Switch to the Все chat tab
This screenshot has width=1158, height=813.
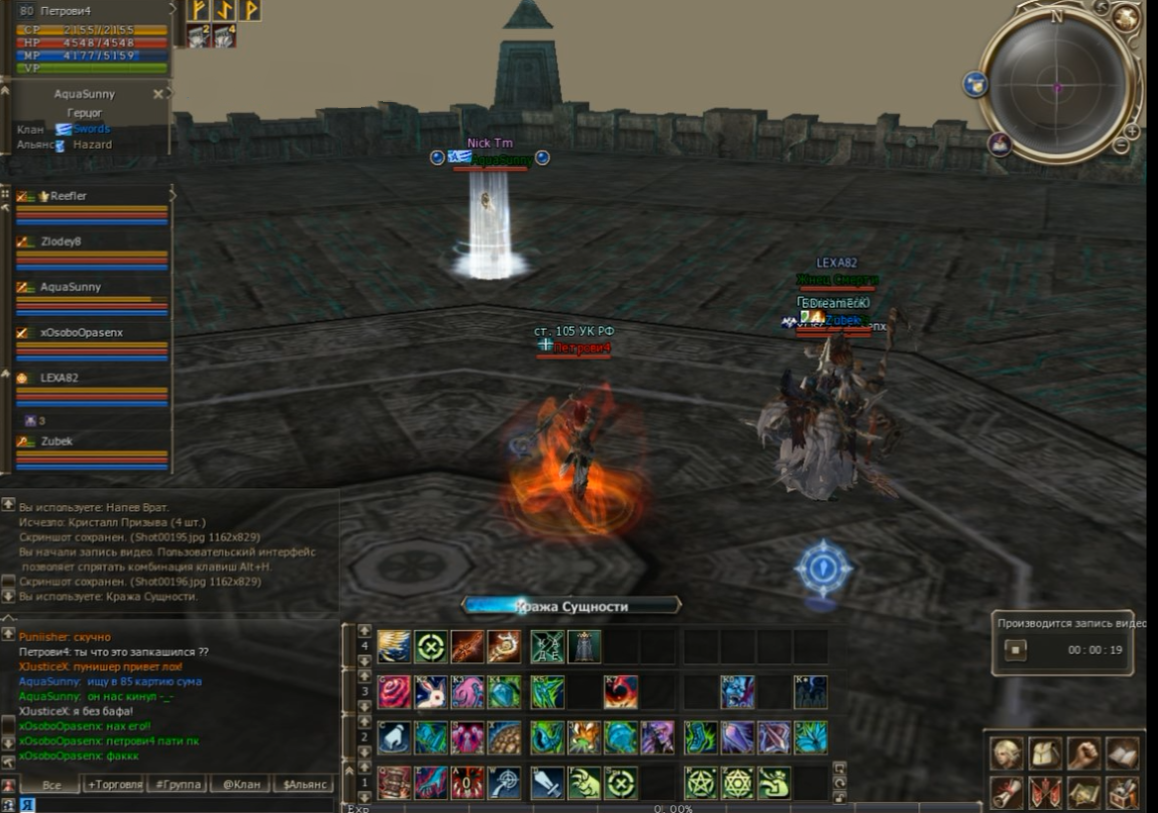point(51,785)
